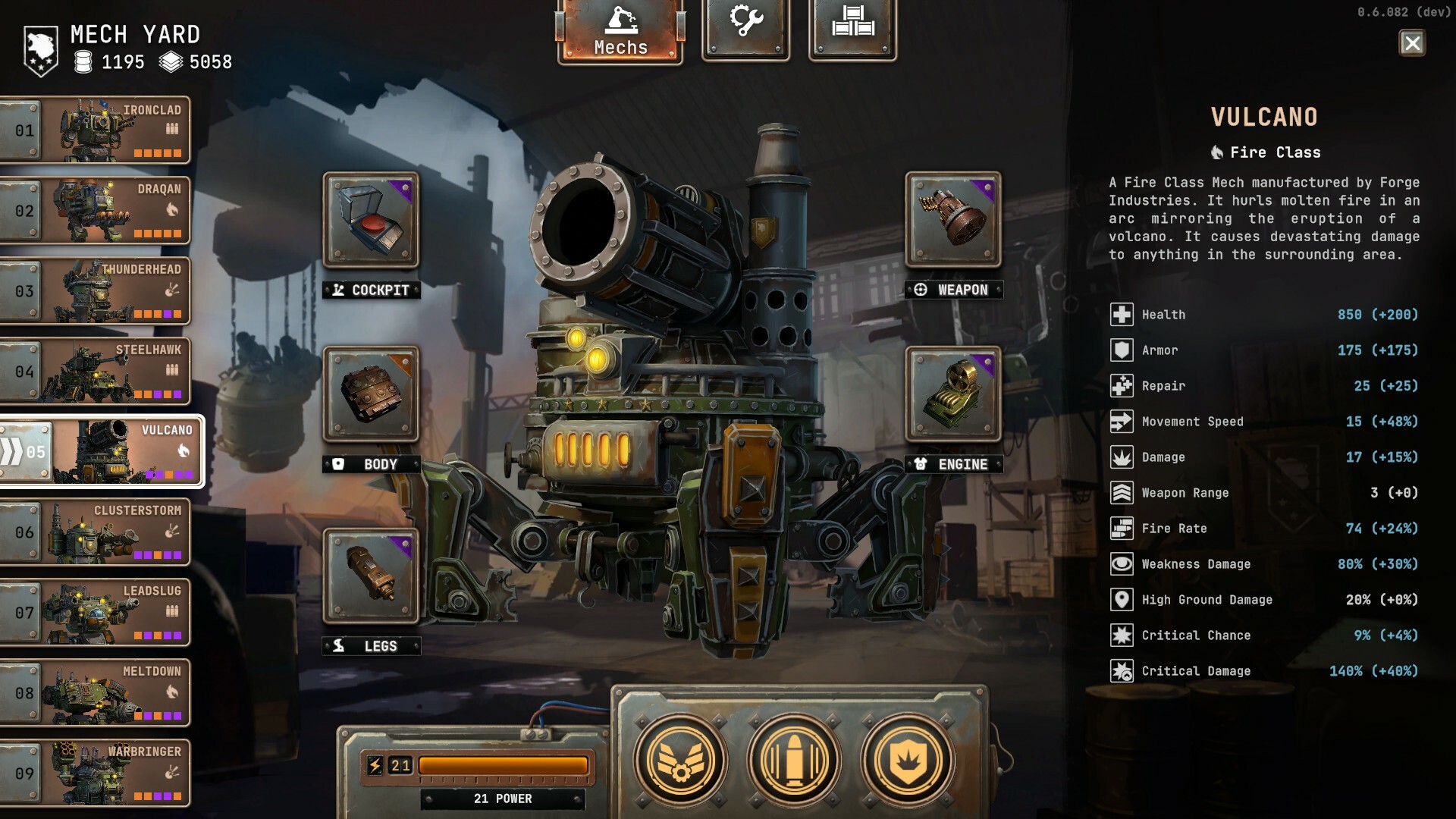Pick the Steelhawk mech
Viewport: 1456px width, 819px height.
[95, 372]
